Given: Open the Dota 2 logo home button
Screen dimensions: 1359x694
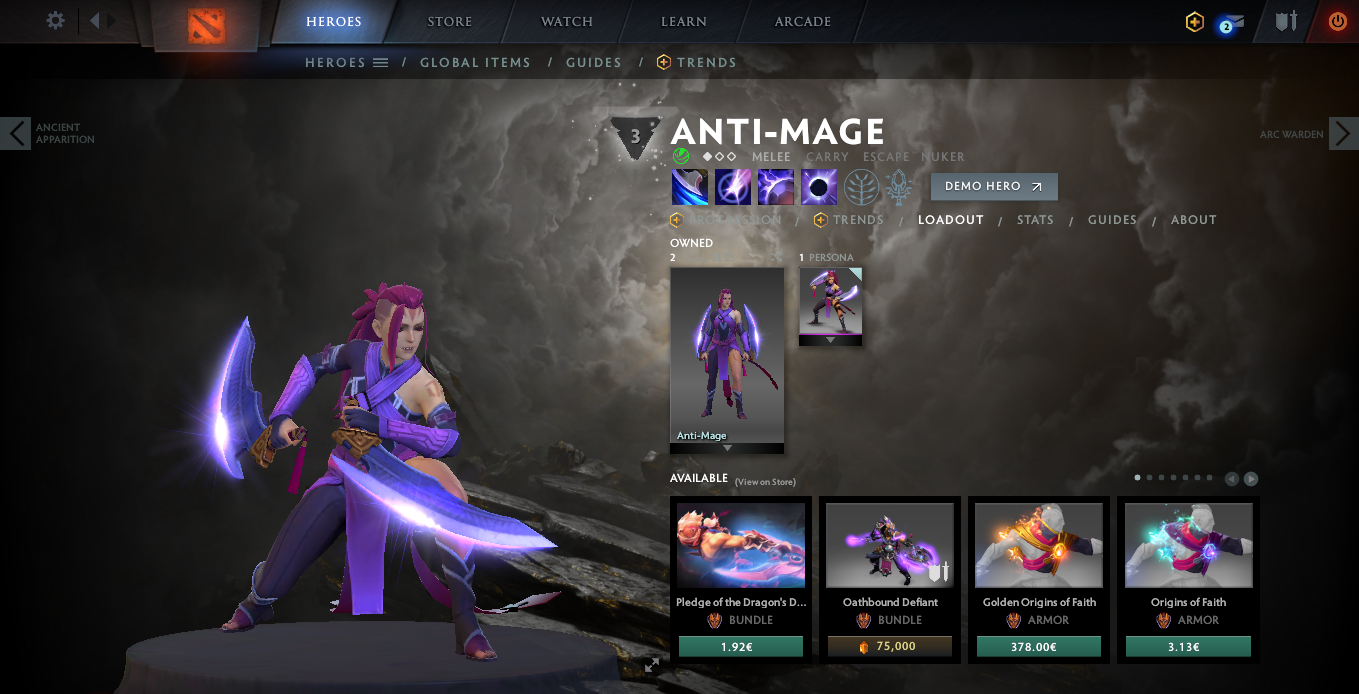Looking at the screenshot, I should (208, 25).
